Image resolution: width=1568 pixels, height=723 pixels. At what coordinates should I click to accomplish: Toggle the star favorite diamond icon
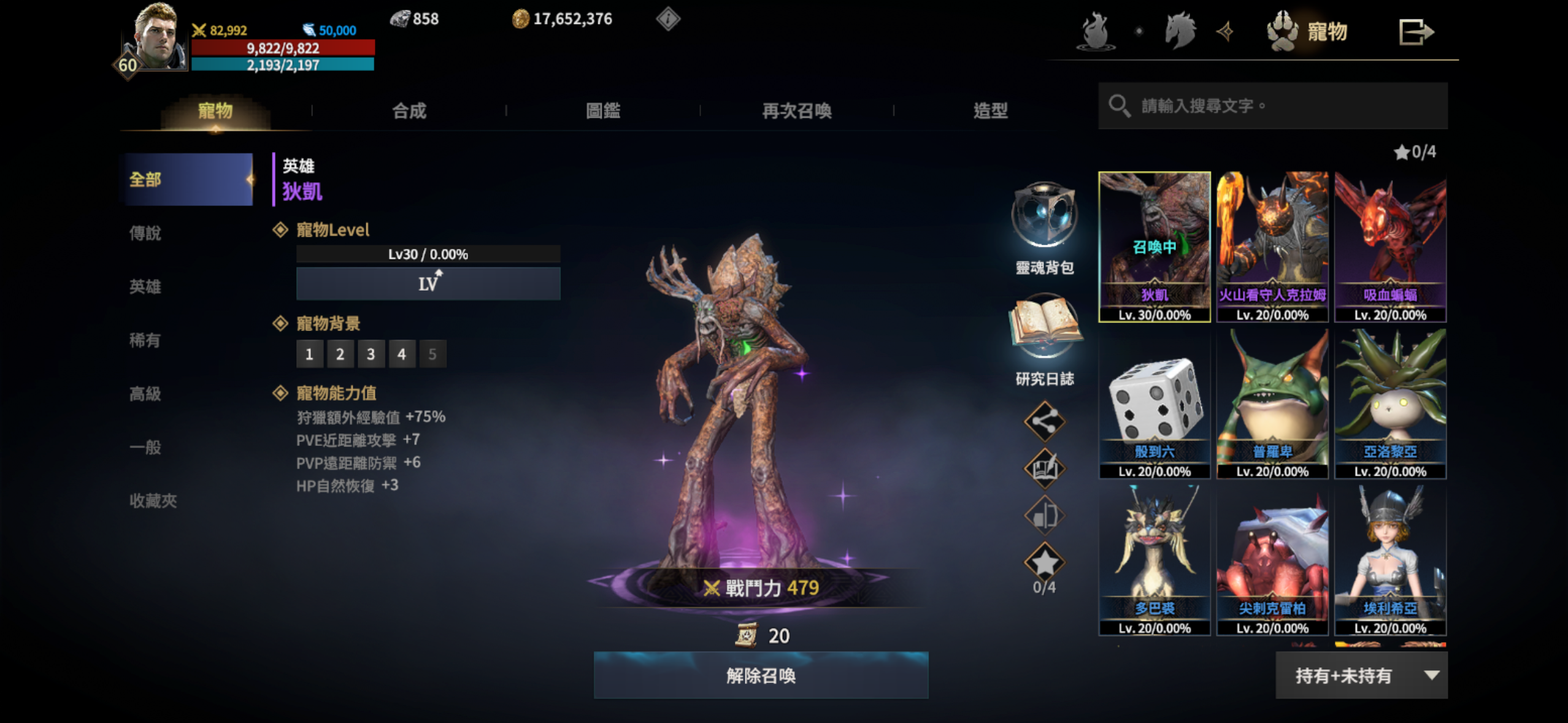[x=1044, y=562]
